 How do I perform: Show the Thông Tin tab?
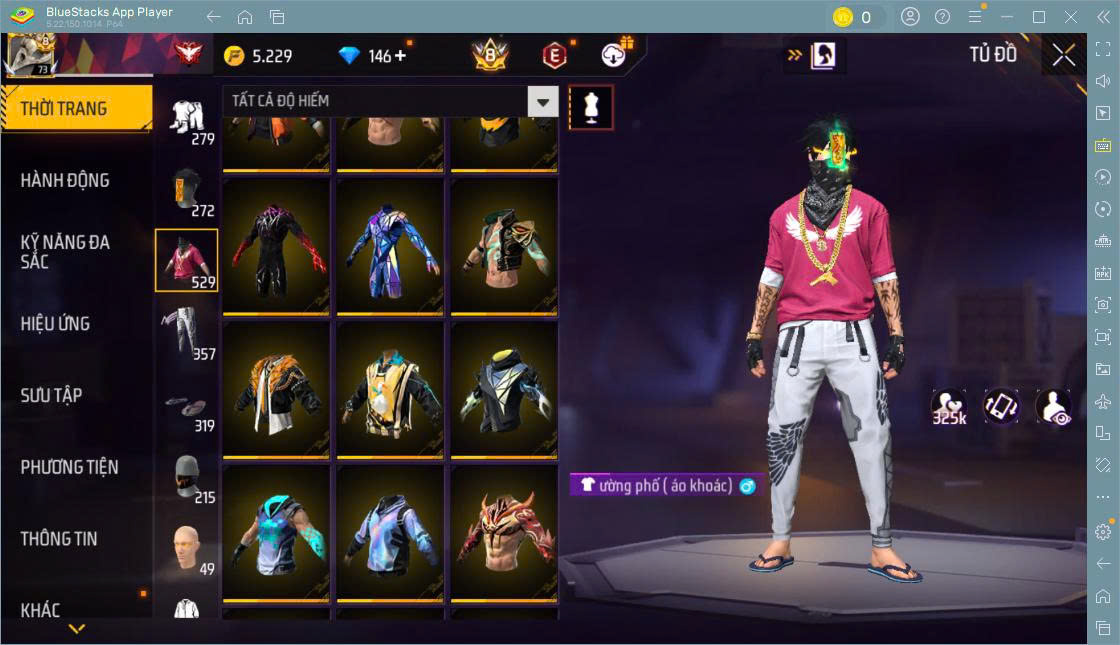[x=60, y=539]
